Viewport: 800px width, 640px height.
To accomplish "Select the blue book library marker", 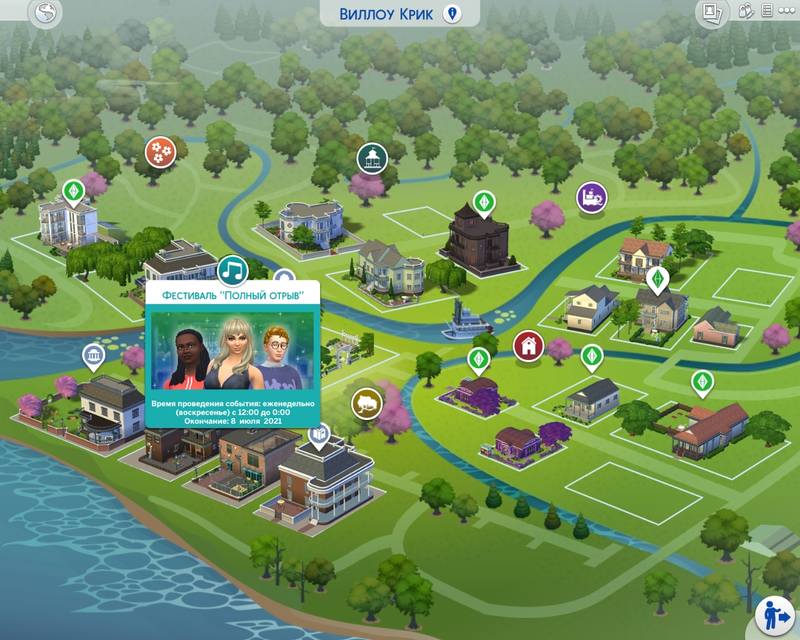I will (x=318, y=436).
